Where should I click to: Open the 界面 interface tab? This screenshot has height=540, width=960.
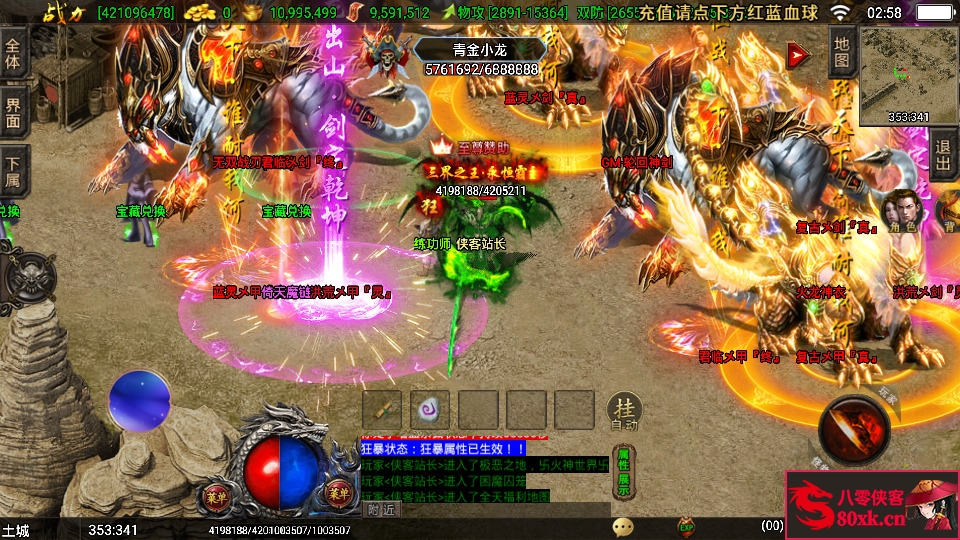pyautogui.click(x=13, y=112)
